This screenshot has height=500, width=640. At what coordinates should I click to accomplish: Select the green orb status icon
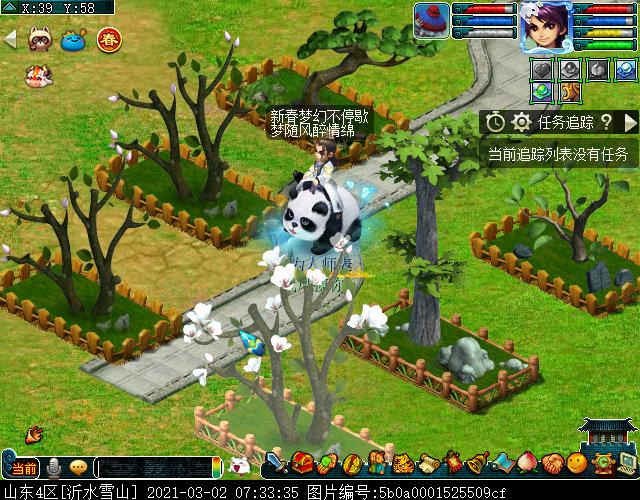[x=541, y=93]
